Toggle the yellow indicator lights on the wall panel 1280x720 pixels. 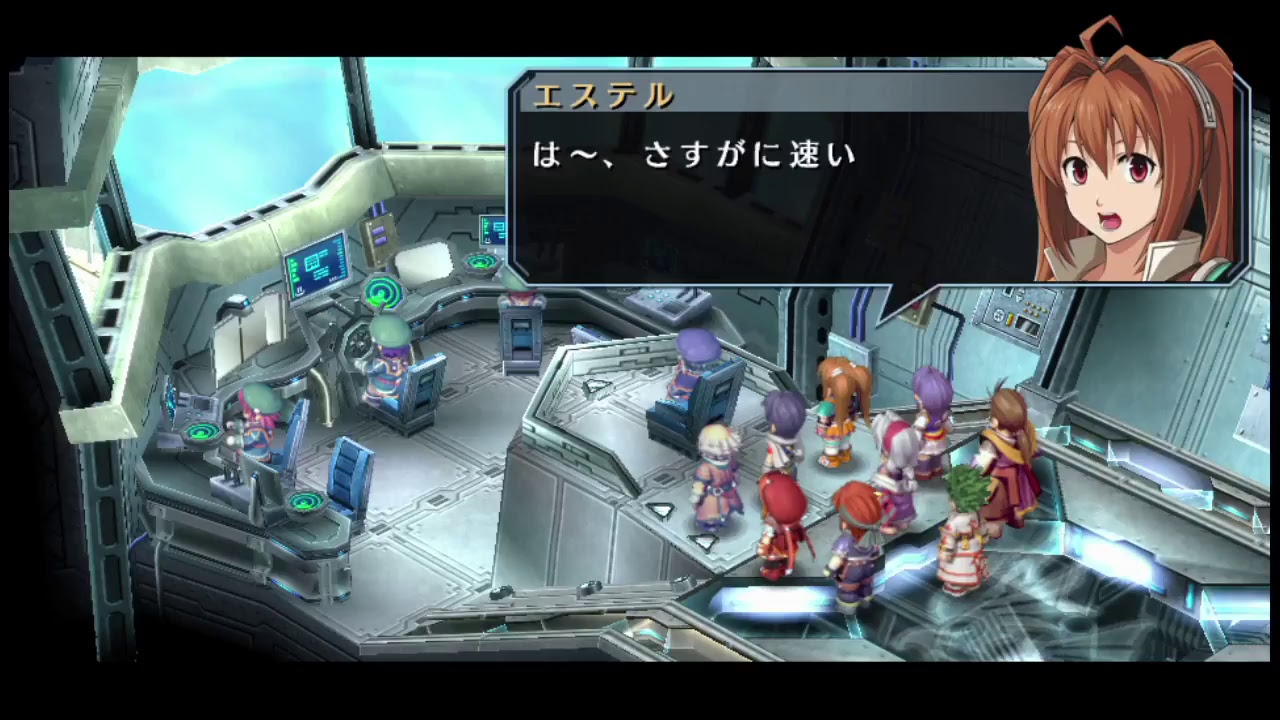click(x=1036, y=309)
